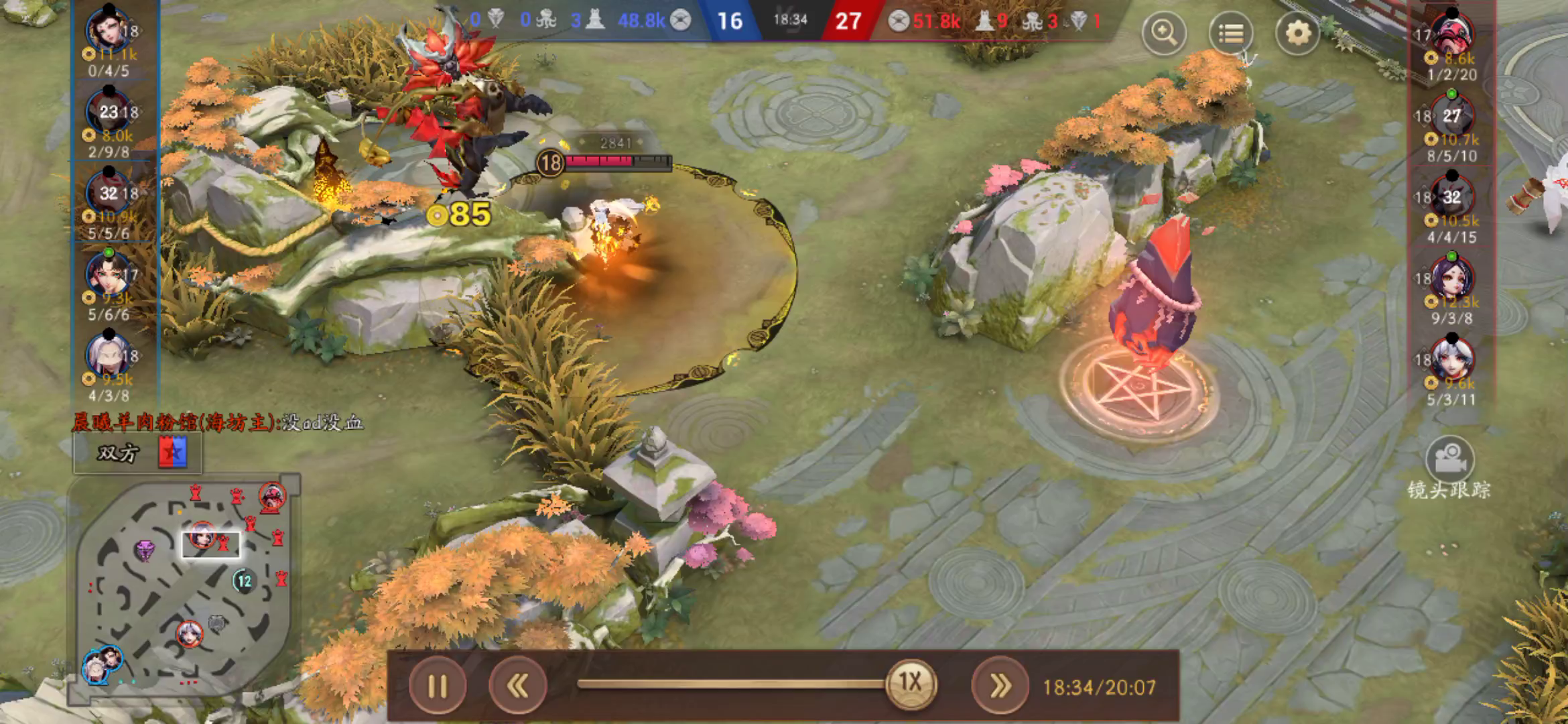Select the blue-team player with 2/9/8 KDA
The image size is (1568, 724).
[109, 114]
